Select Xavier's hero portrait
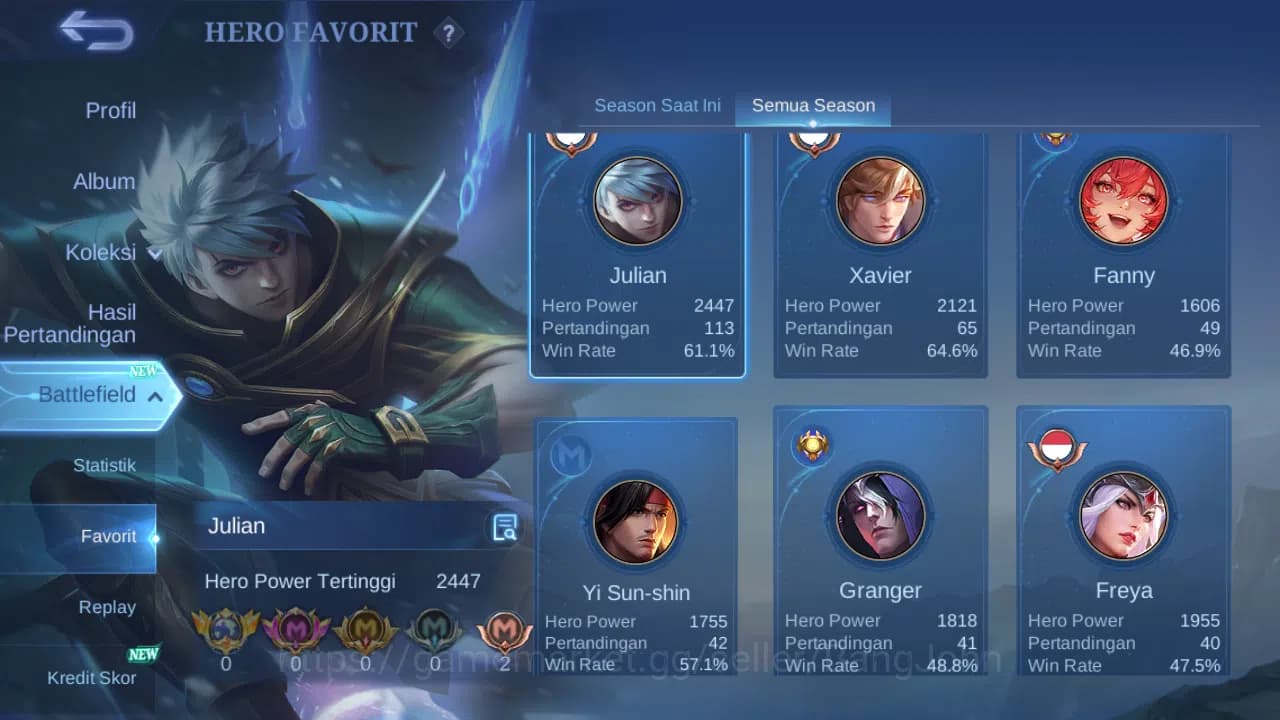 tap(880, 200)
